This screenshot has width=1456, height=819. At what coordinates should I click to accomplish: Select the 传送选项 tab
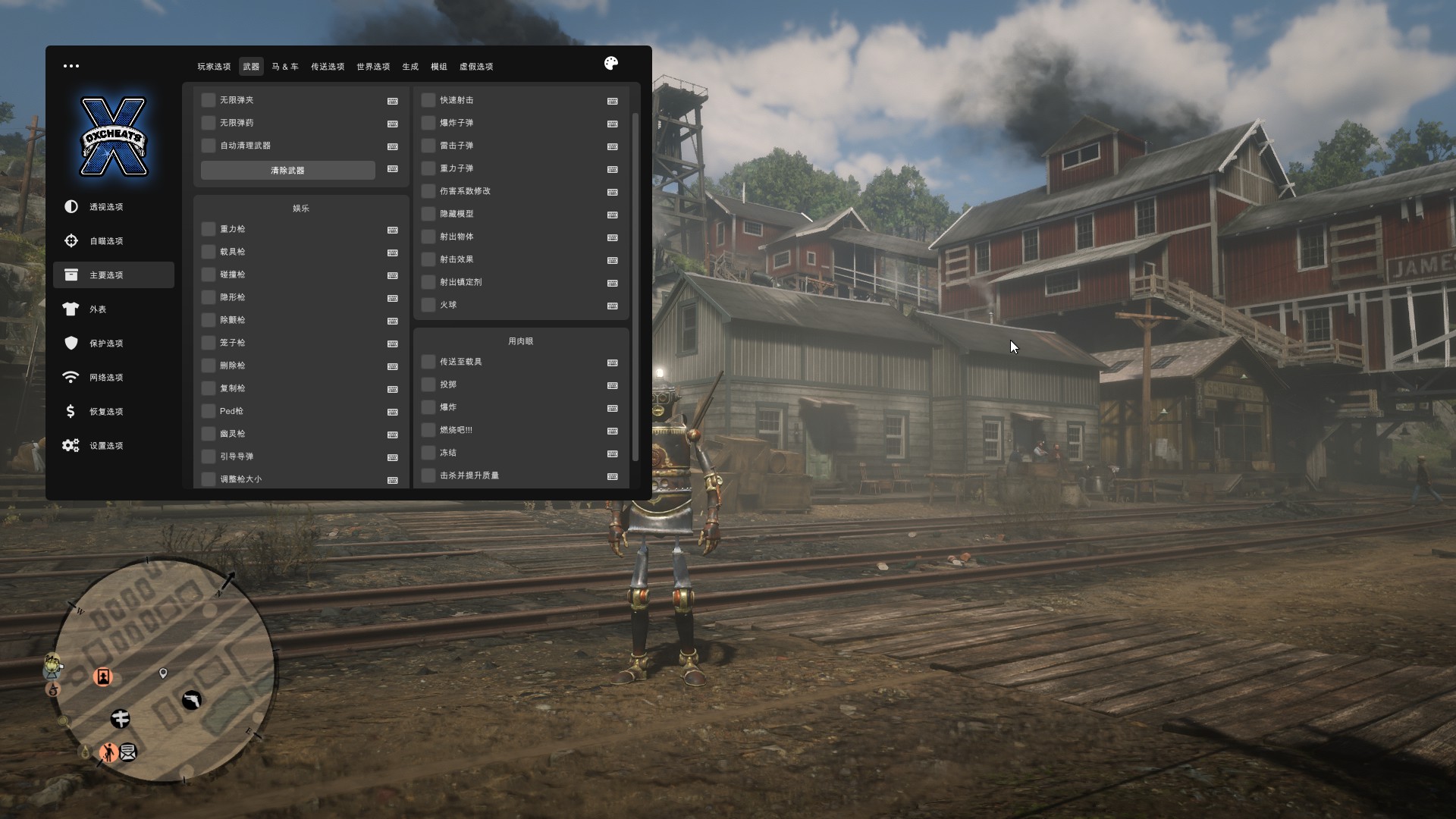point(328,67)
